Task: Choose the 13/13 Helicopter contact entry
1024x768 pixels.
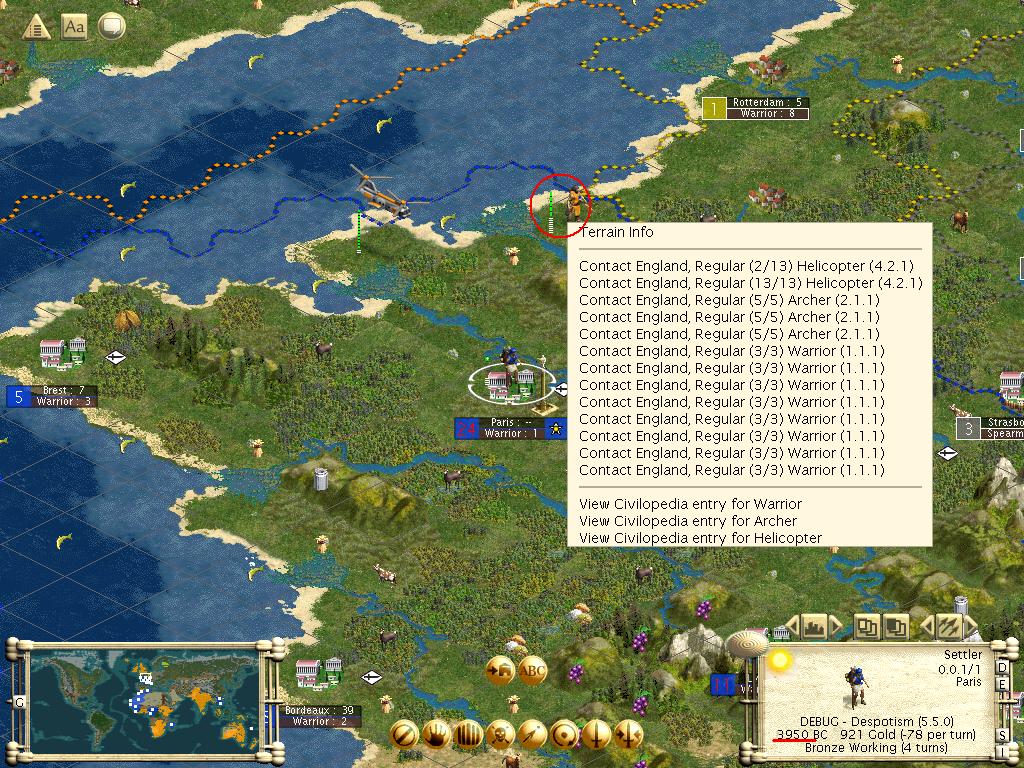Action: point(750,284)
